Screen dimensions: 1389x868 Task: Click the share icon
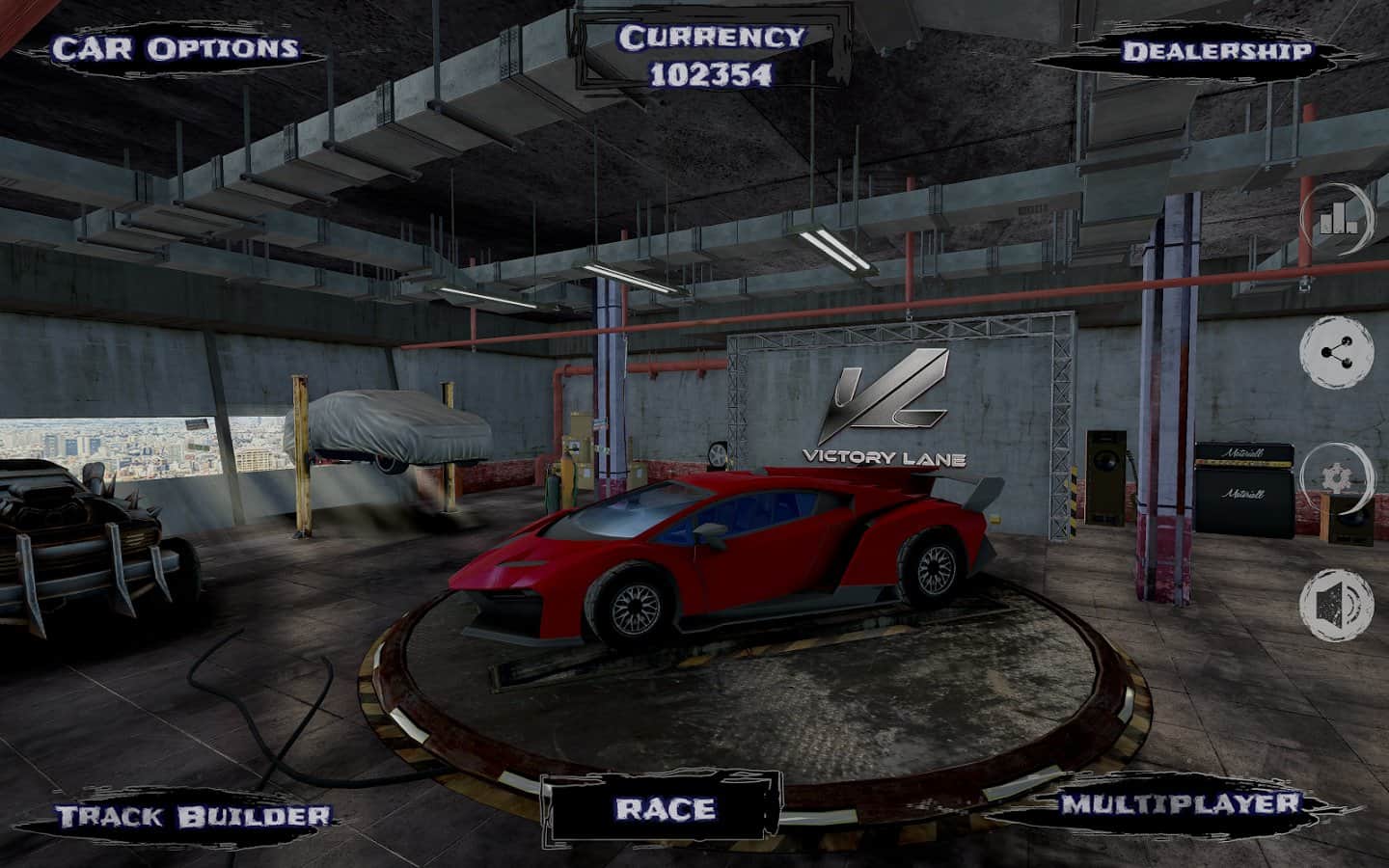(x=1338, y=351)
